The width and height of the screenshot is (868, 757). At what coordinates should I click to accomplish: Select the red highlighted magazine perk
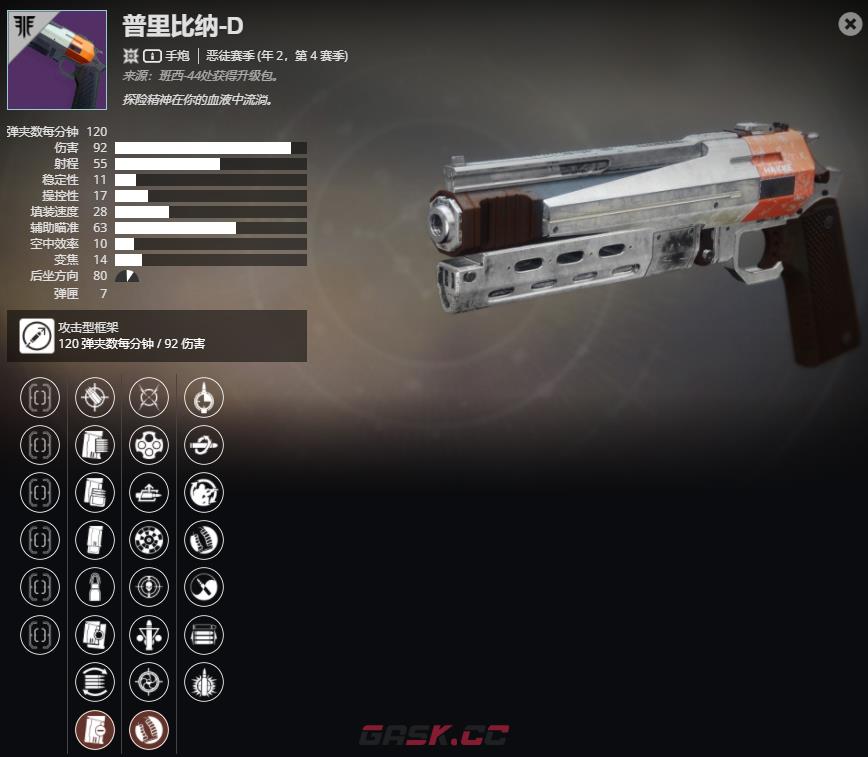pyautogui.click(x=95, y=730)
